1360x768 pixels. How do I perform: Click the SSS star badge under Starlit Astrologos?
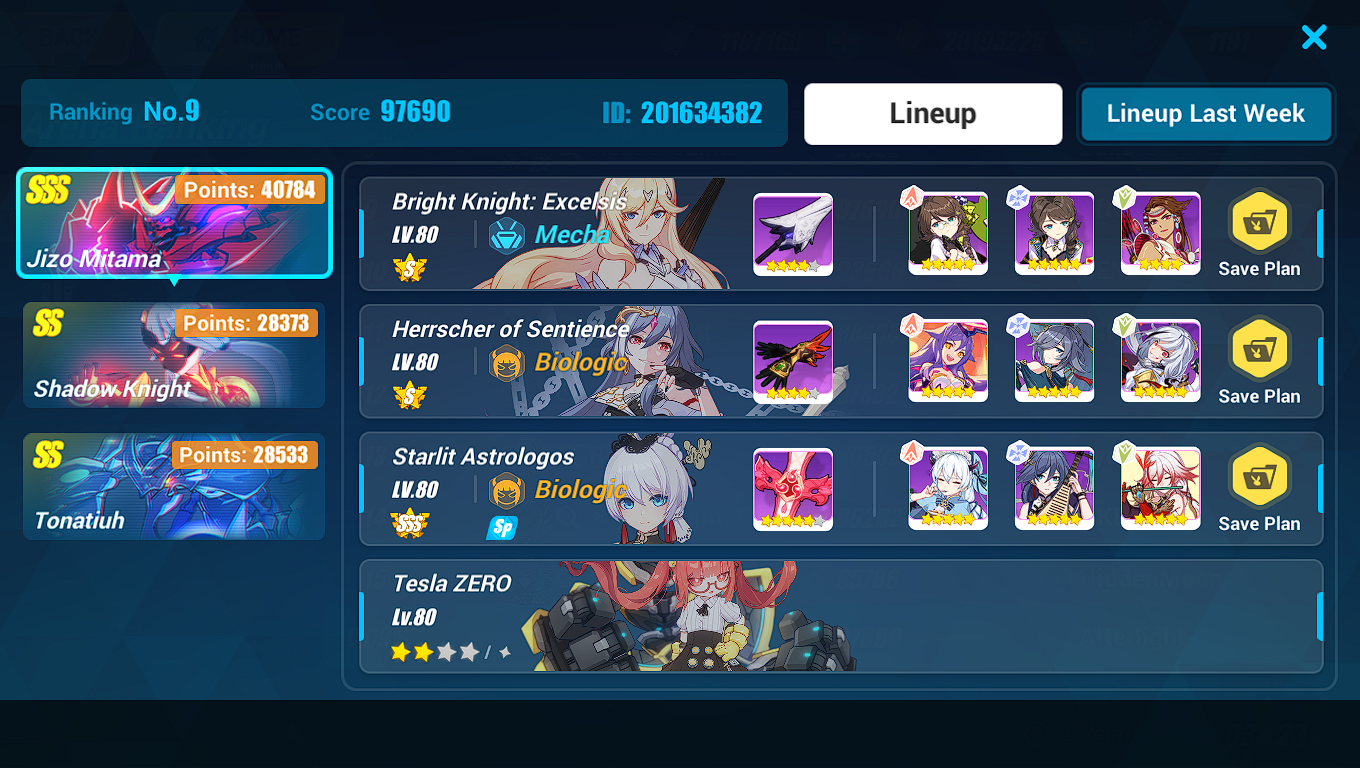pos(411,521)
